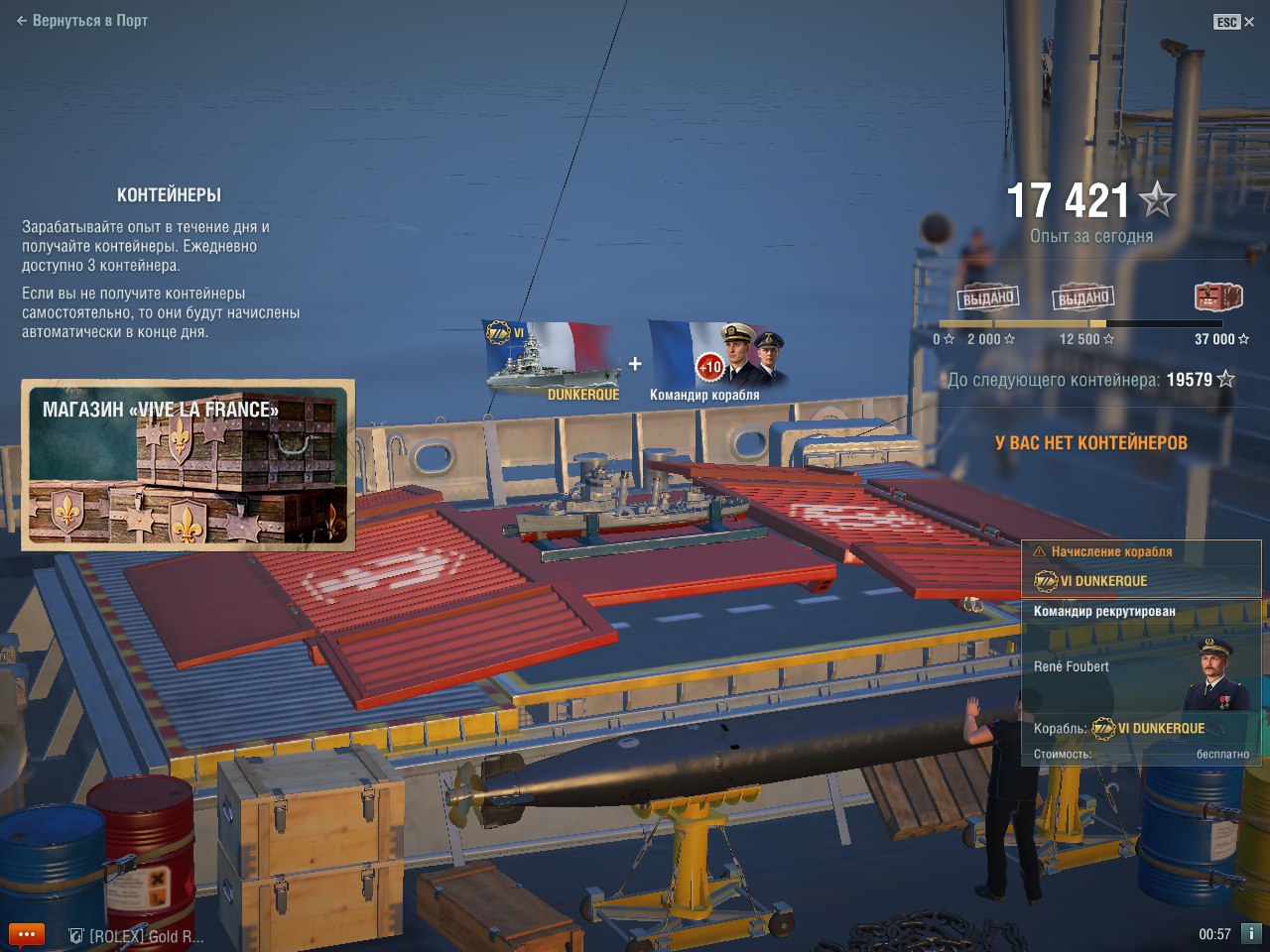The image size is (1270, 952).
Task: Click the 37 000 container crate icon
Action: [x=1217, y=297]
